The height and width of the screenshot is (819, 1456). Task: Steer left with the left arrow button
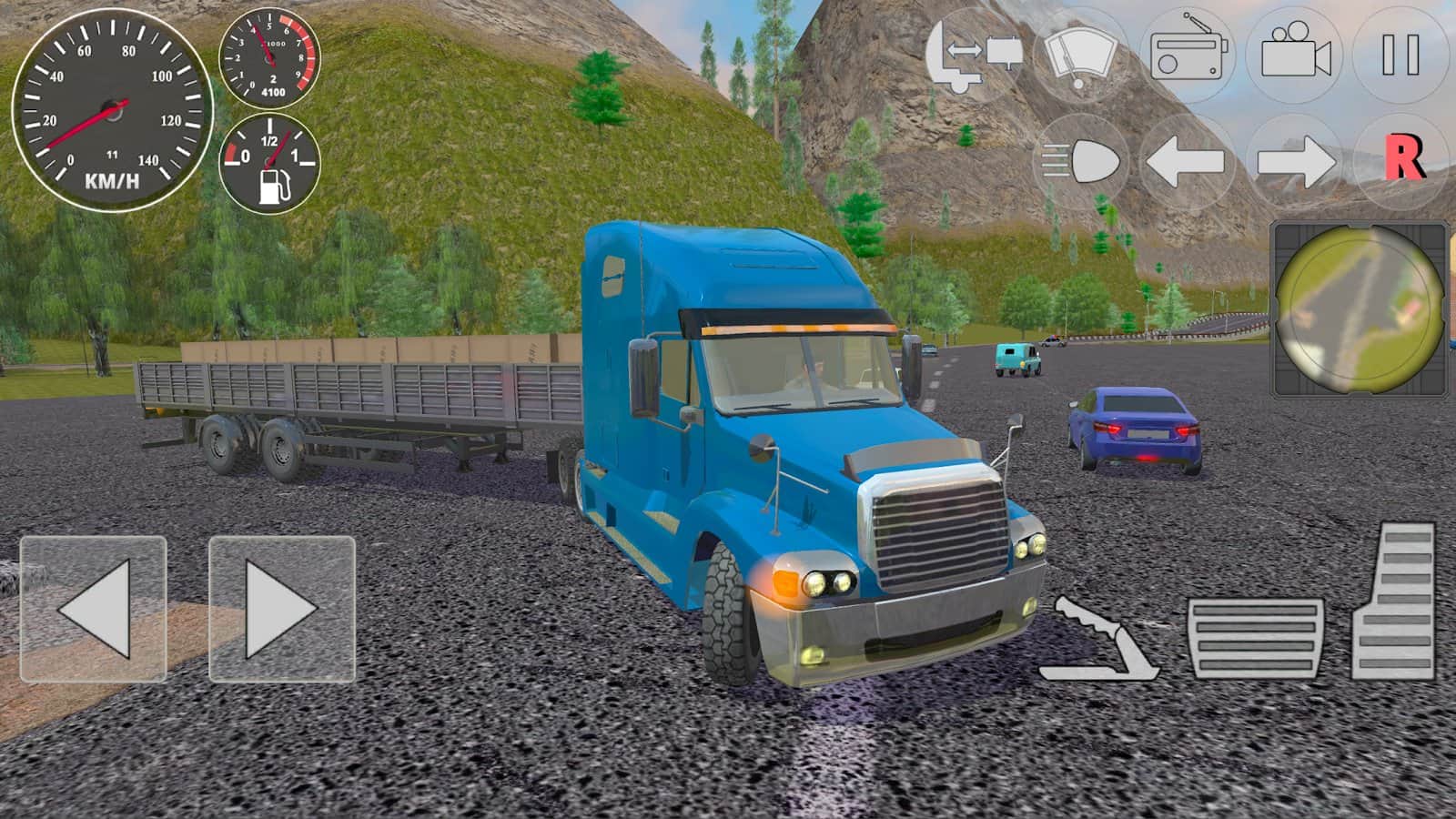click(x=93, y=609)
